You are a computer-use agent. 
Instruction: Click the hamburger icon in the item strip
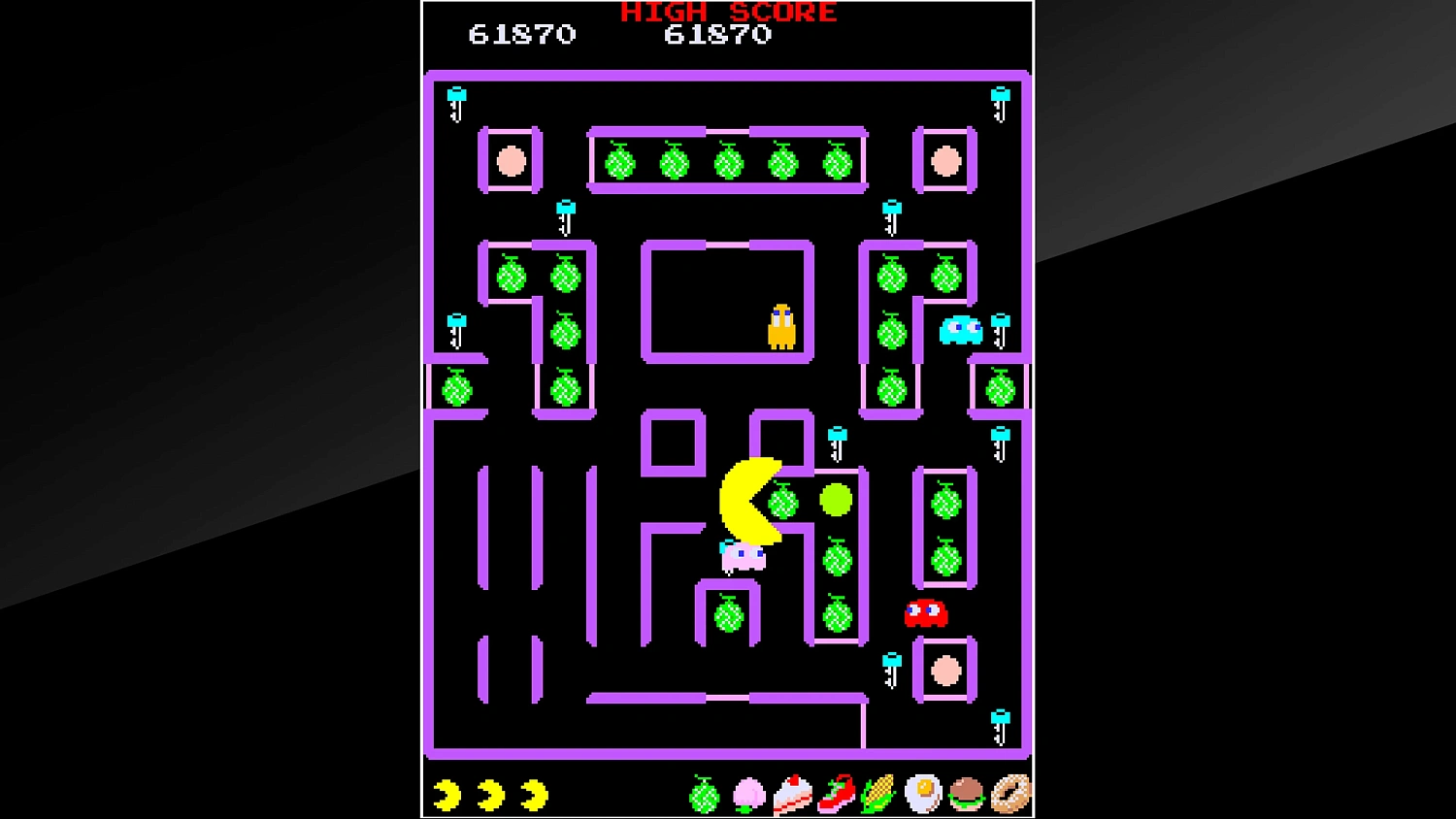point(966,794)
